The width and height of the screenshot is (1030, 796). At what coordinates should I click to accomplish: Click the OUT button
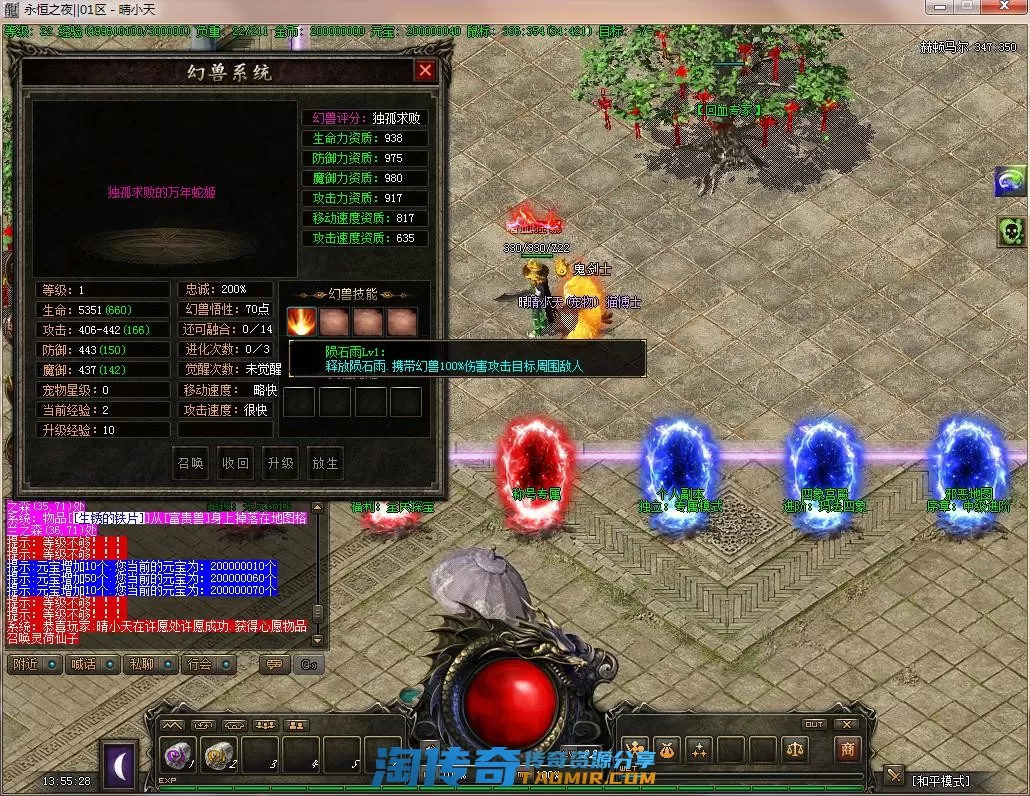(814, 724)
